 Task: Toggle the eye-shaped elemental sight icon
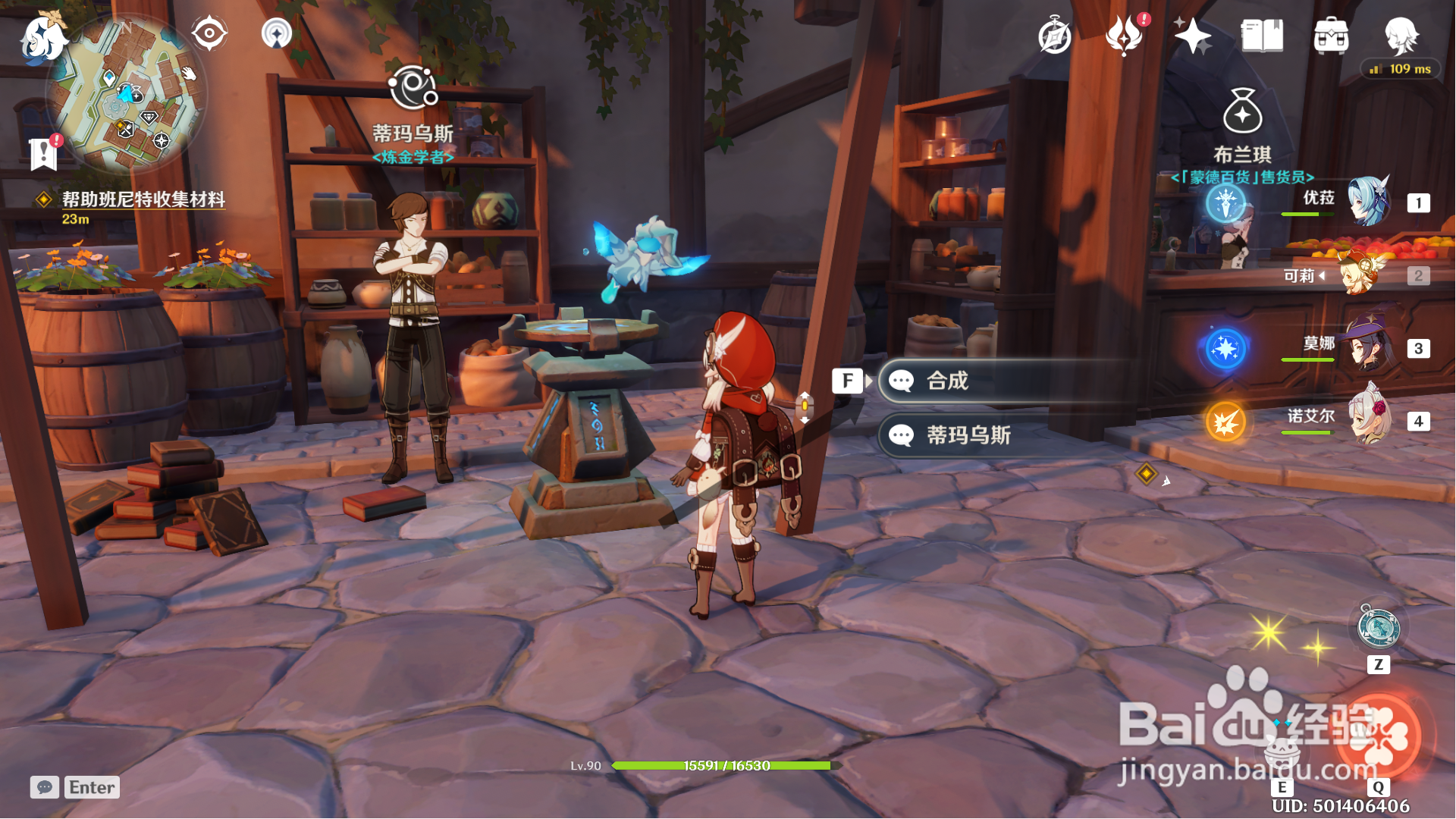209,33
